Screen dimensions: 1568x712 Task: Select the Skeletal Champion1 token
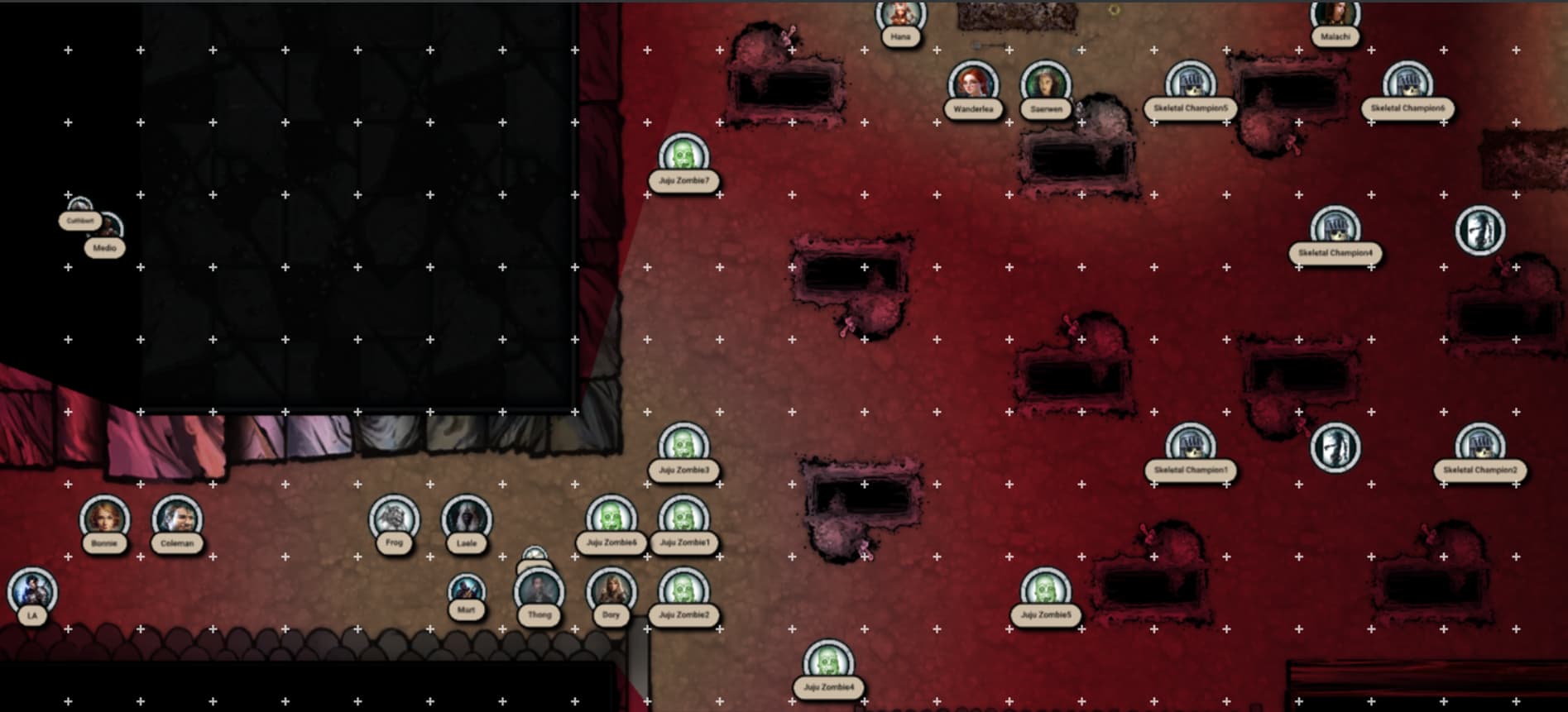click(1190, 446)
